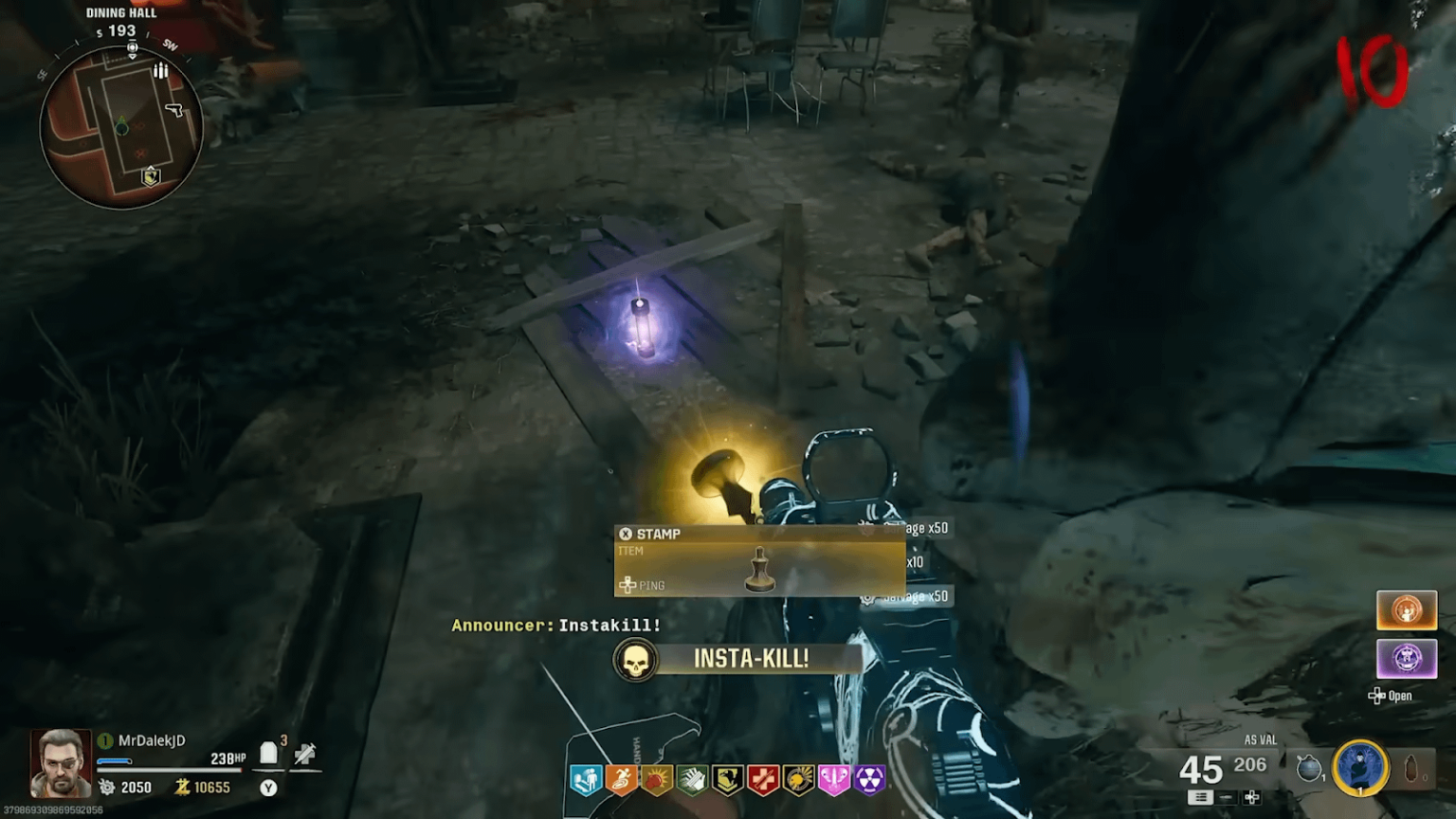This screenshot has height=819, width=1456.
Task: Expand the purple killstreak card
Action: tap(1407, 661)
